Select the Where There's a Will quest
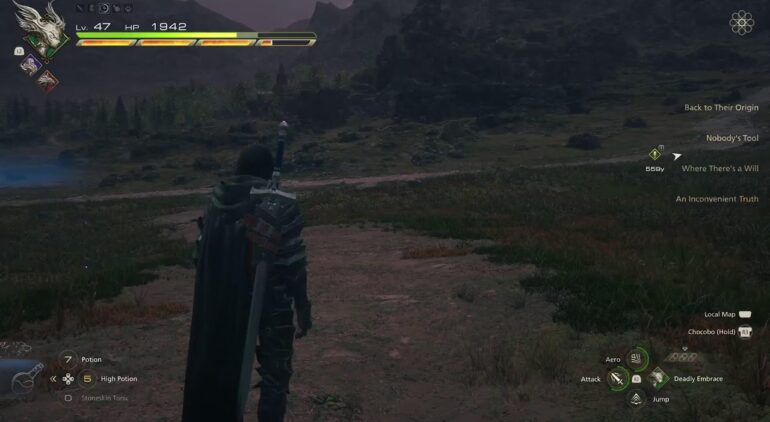This screenshot has height=422, width=770. (719, 168)
